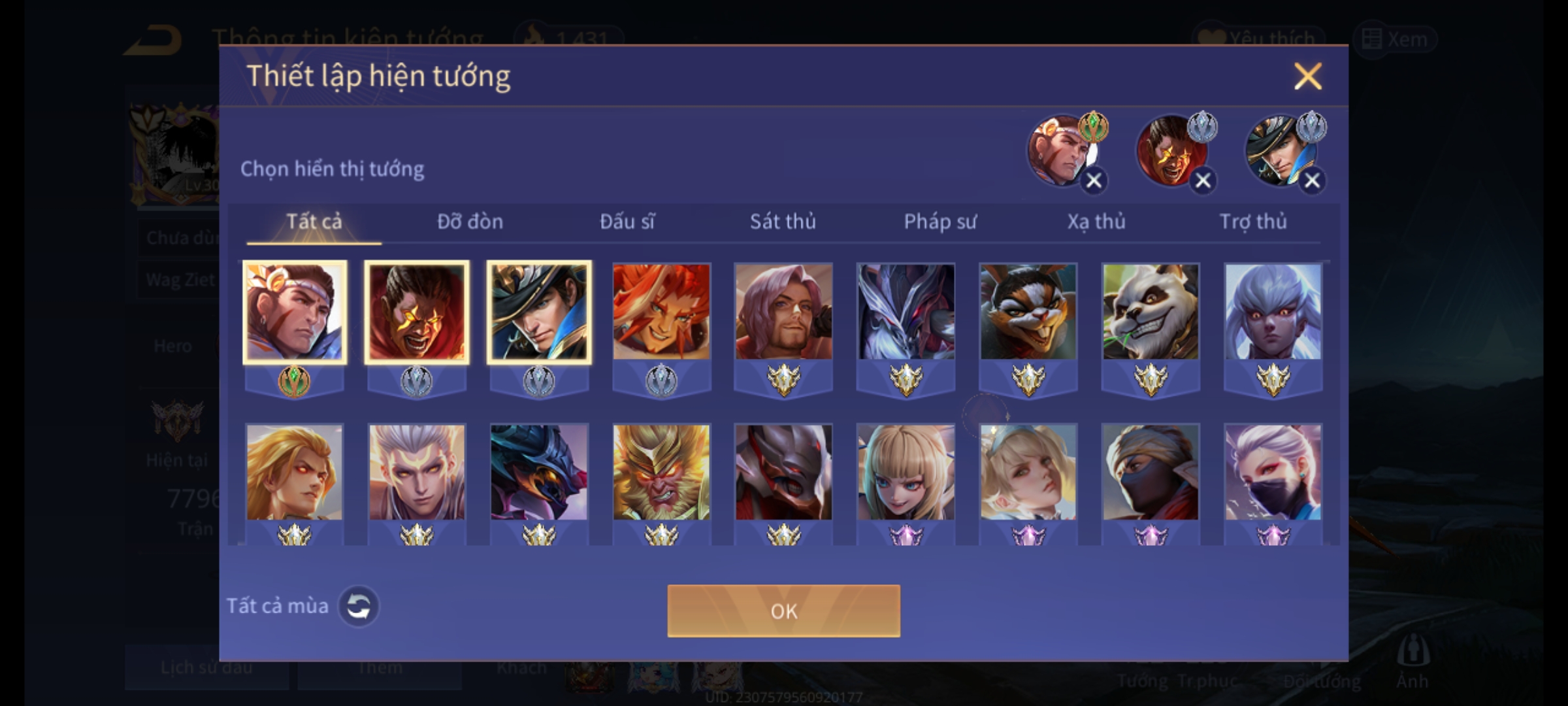Choose the panda hero portrait
This screenshot has height=706, width=1568.
pos(1151,312)
